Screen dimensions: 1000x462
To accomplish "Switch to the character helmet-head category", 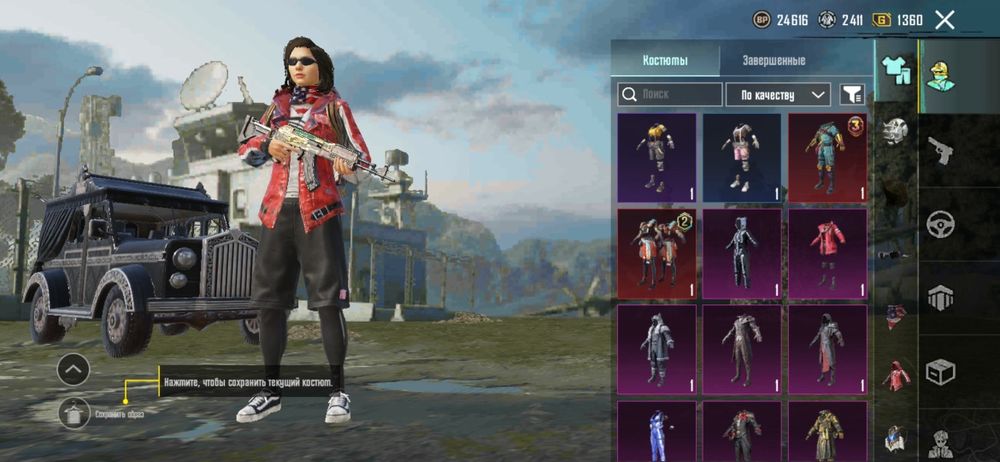I will [x=940, y=75].
